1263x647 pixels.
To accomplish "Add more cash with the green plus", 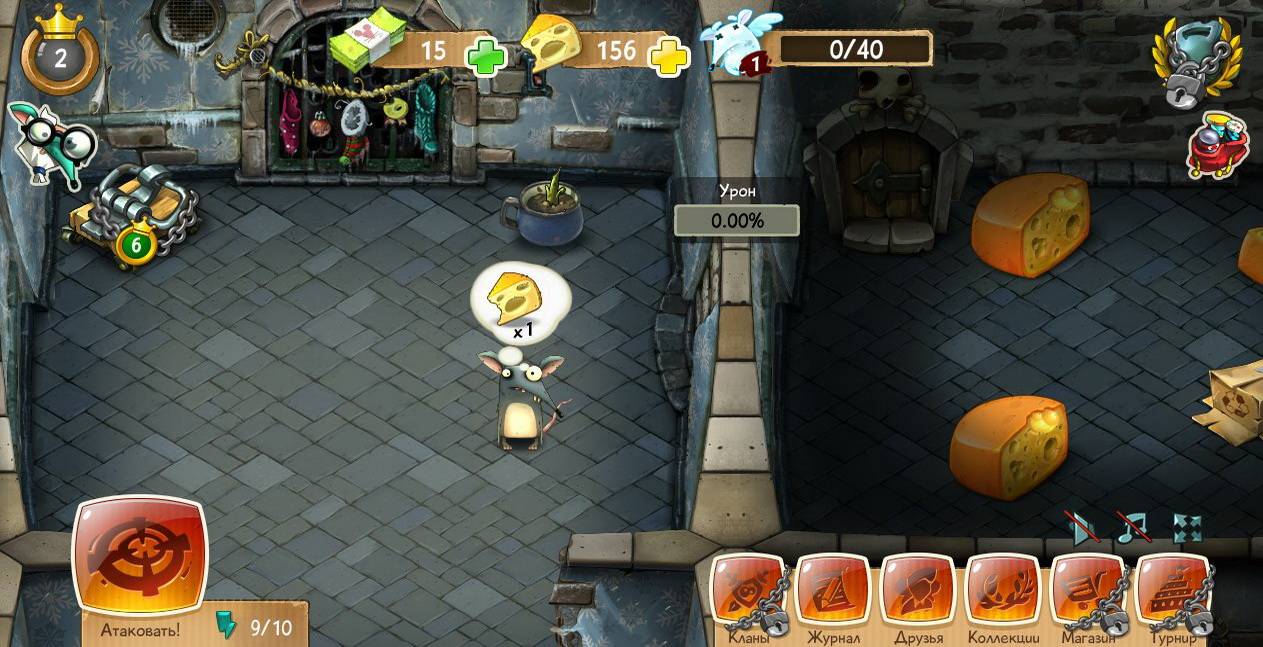I will click(x=487, y=55).
